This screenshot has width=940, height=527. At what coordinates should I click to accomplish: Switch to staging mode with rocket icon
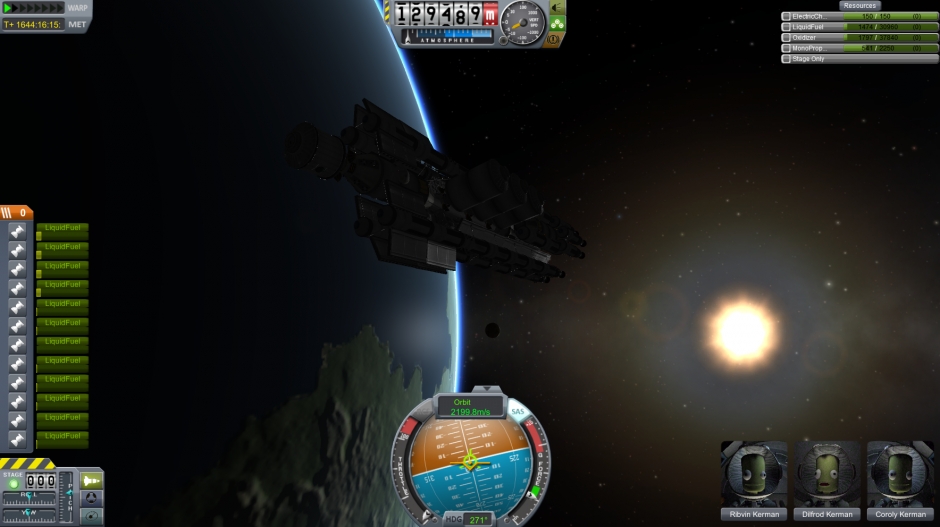coord(91,481)
